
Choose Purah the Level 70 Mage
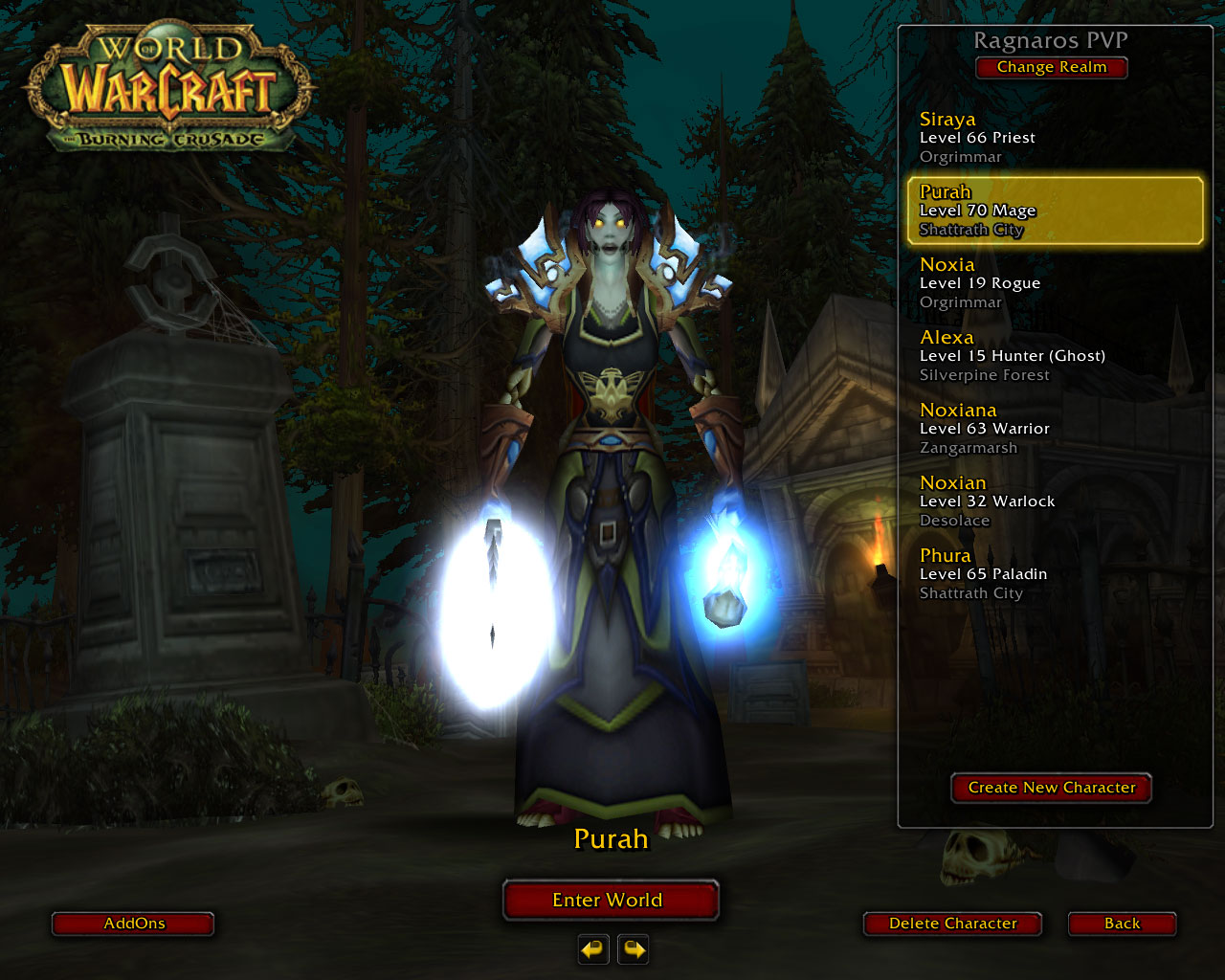[x=1053, y=210]
